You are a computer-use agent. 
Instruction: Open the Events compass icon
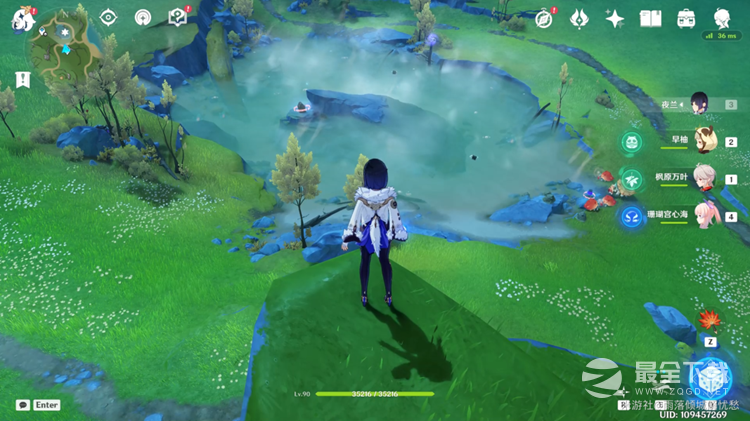(x=544, y=19)
